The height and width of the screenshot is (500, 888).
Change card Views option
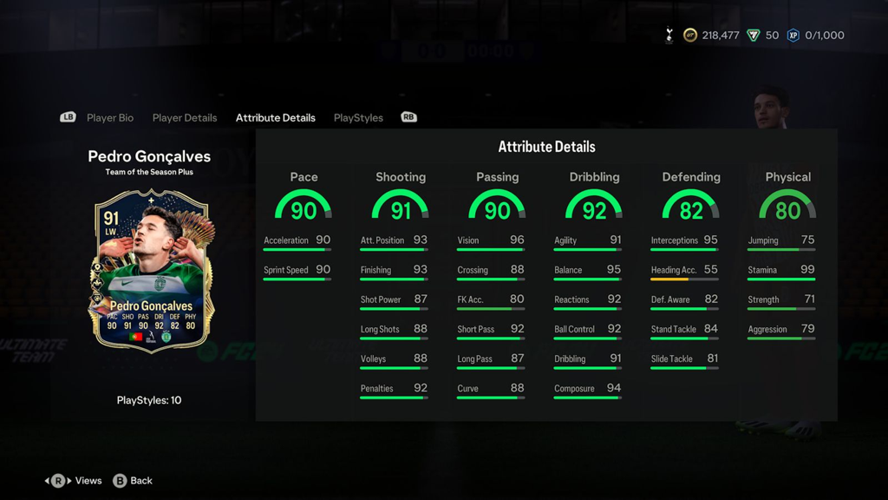click(75, 481)
